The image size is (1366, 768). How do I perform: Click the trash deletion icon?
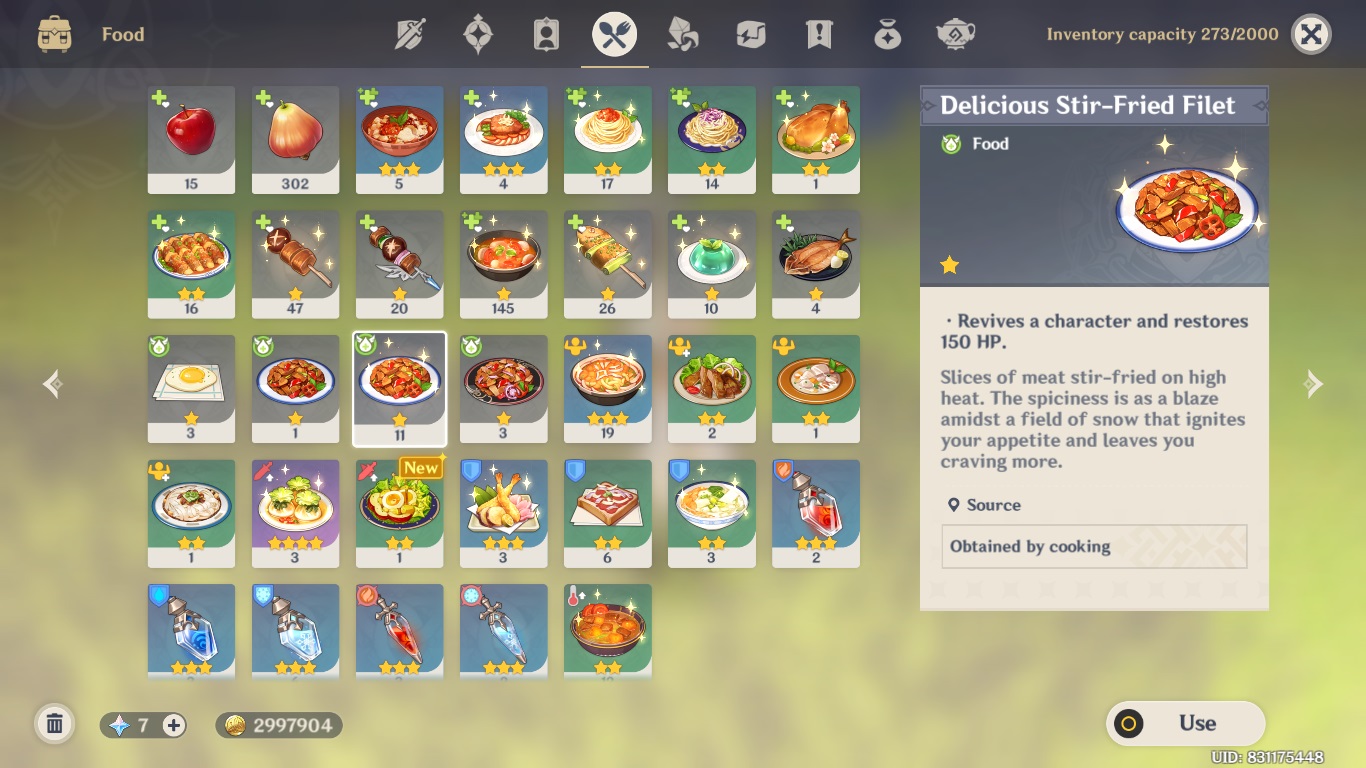(x=55, y=722)
